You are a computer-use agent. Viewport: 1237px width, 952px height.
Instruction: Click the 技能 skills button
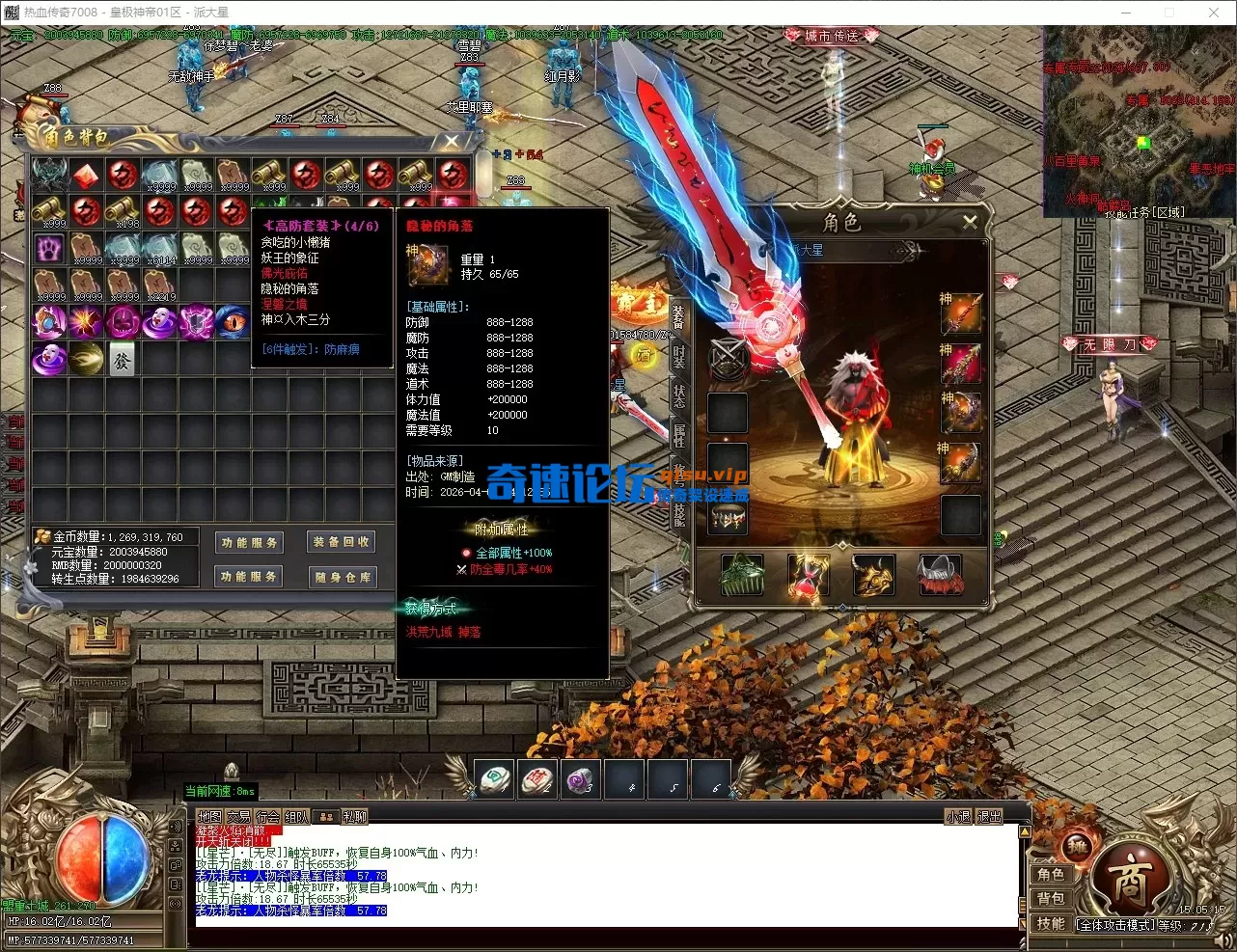click(x=1051, y=923)
